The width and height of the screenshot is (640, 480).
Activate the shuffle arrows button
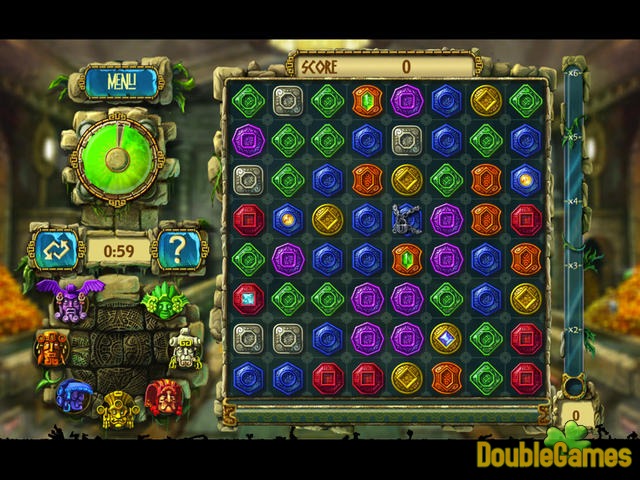[56, 247]
